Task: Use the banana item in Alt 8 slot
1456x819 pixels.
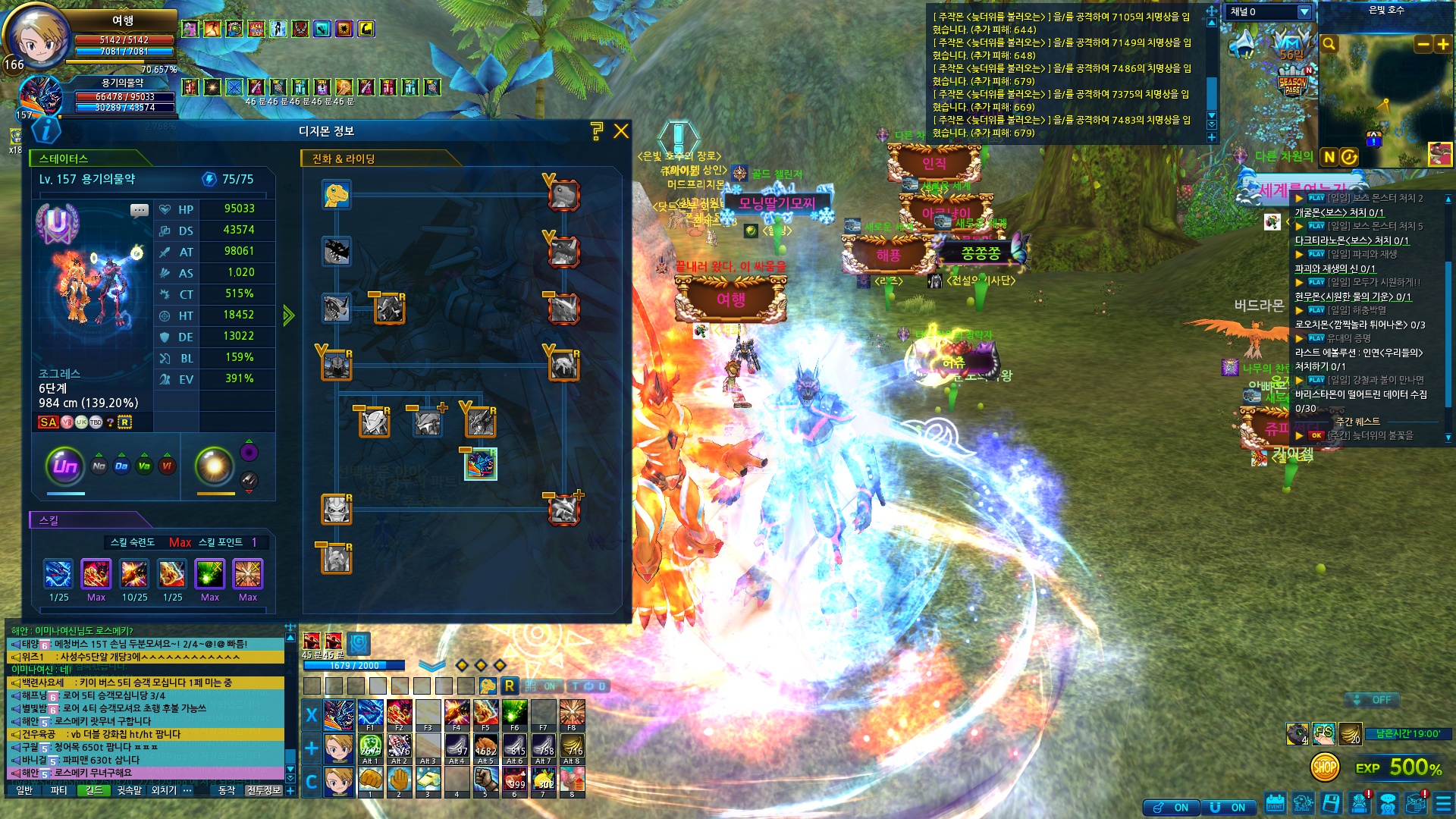Action: [572, 748]
